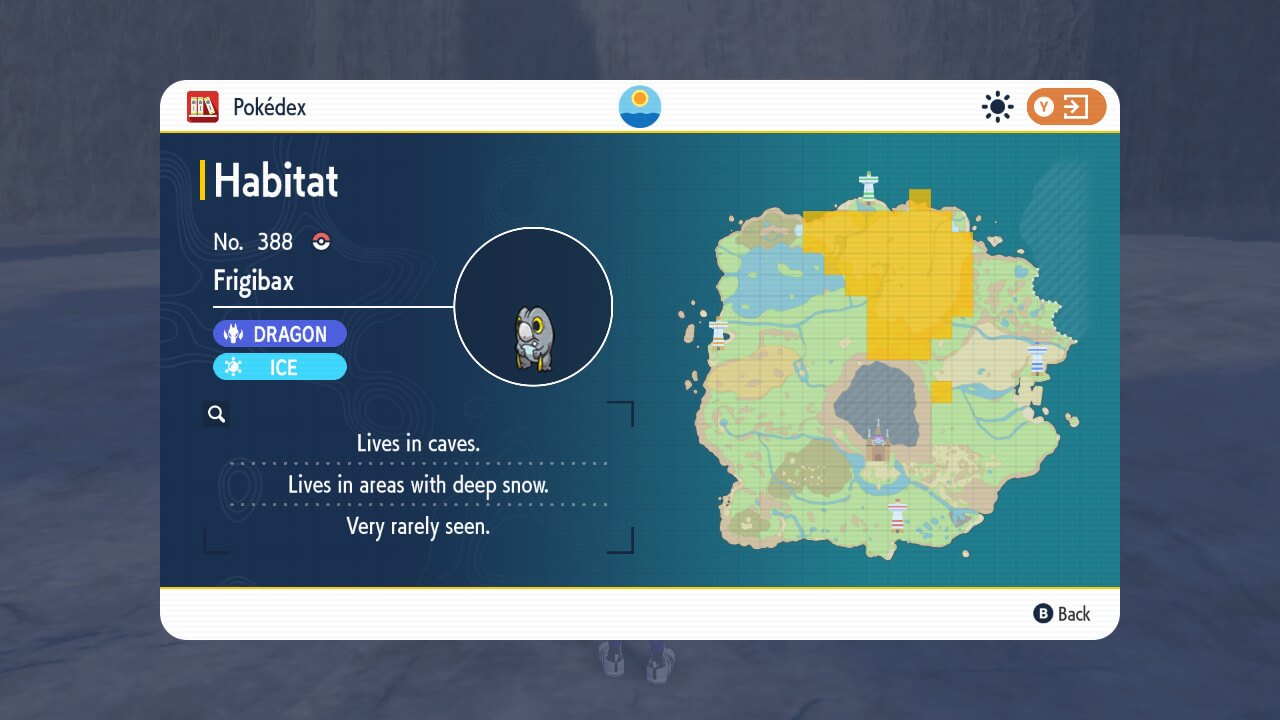Click the Frigibax portrait circle
The image size is (1280, 720).
[534, 307]
